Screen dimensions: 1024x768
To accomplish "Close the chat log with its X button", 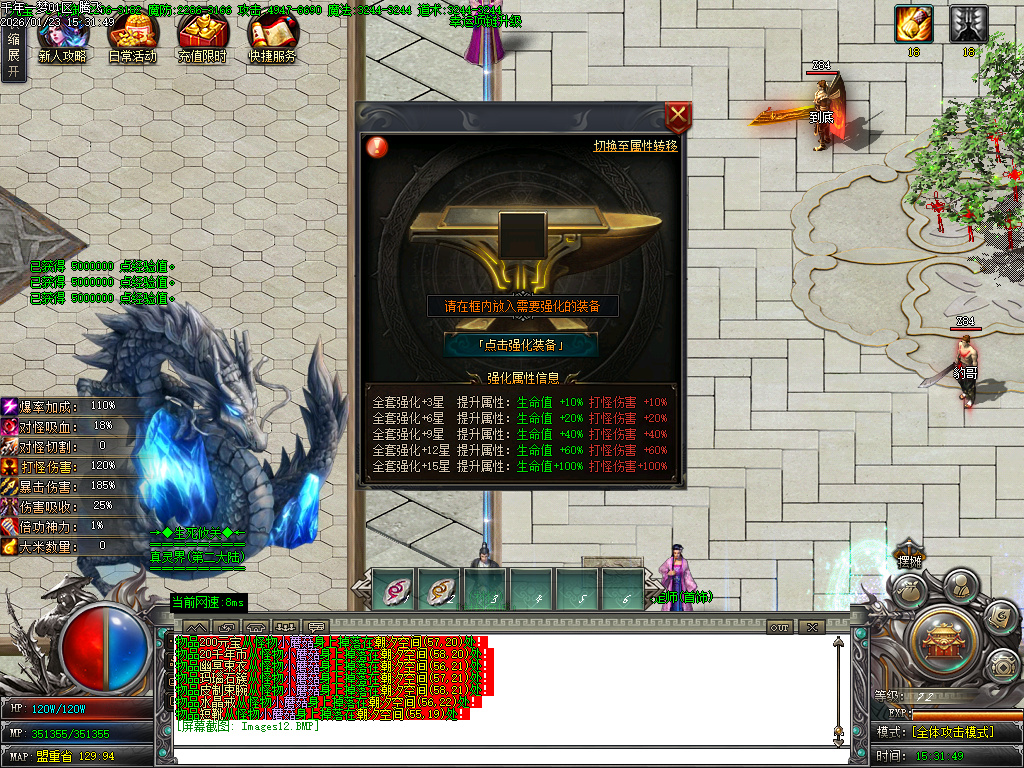I will click(811, 627).
